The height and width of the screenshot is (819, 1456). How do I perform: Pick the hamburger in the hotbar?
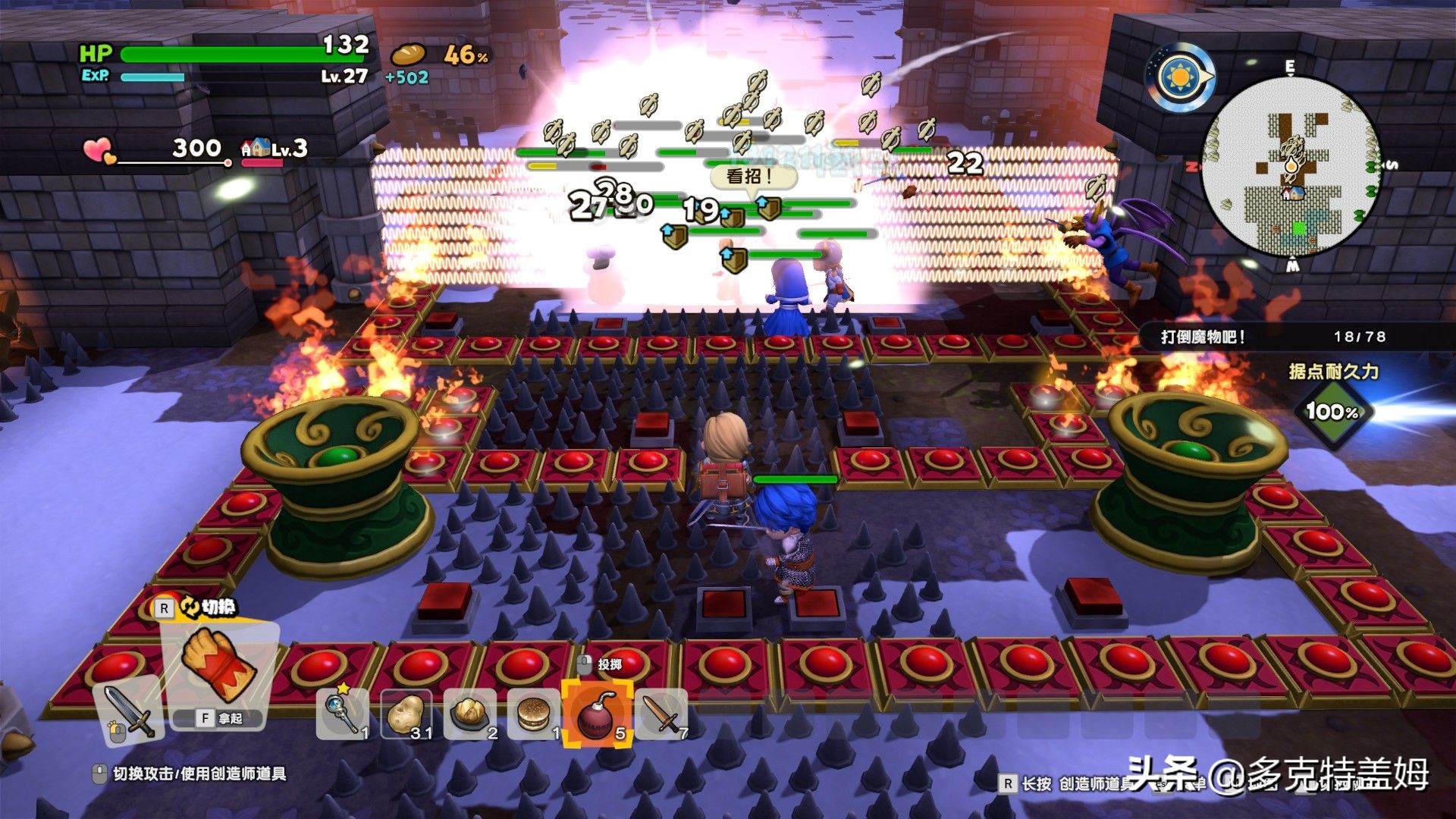534,714
